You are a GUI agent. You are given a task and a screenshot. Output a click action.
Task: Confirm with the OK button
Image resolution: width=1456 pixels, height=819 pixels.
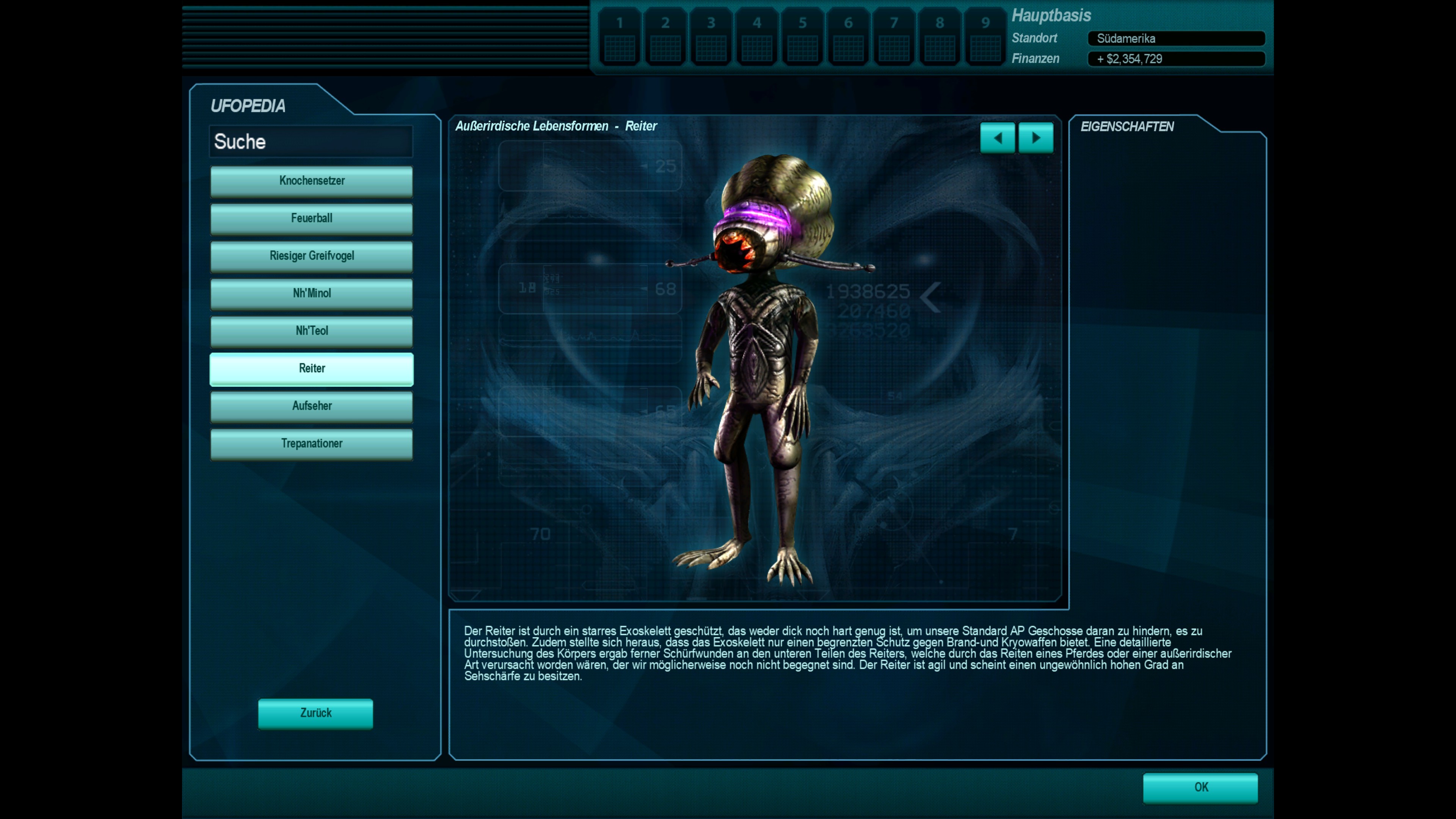(1200, 788)
